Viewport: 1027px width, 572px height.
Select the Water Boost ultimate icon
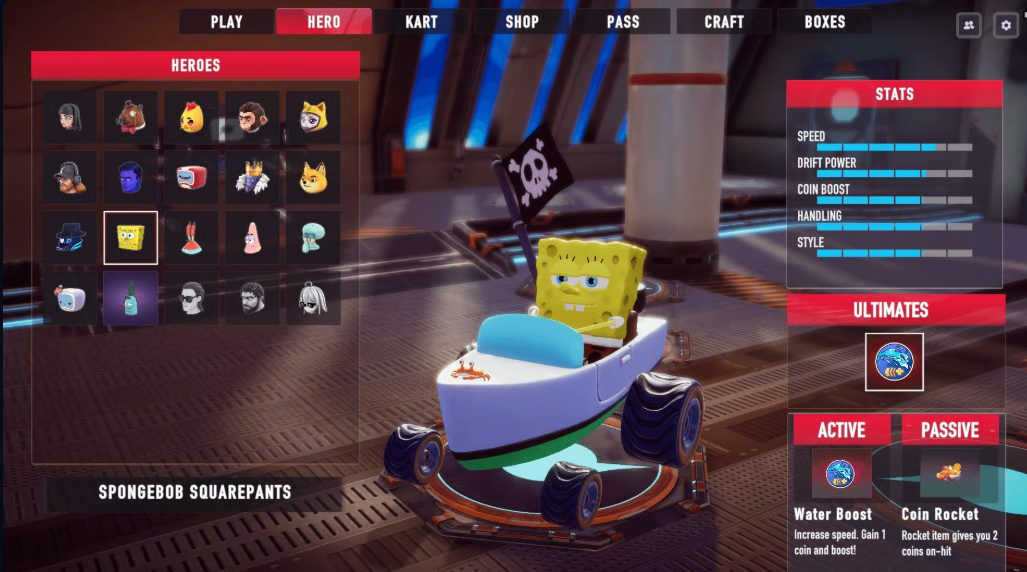pos(894,362)
